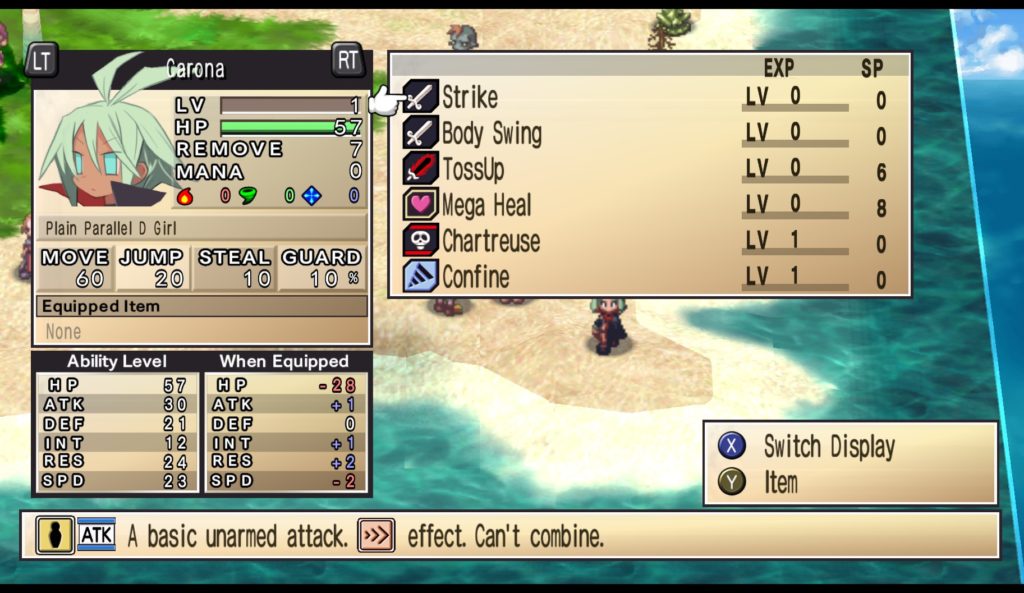Pick the Mega Heal skill
Viewport: 1024px width, 593px height.
tap(486, 206)
